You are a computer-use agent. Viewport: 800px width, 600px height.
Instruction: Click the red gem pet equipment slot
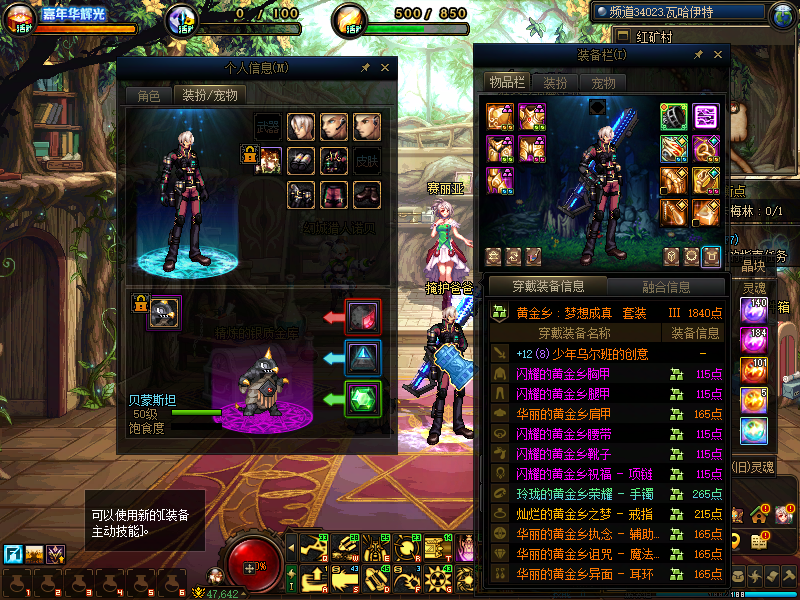point(362,317)
